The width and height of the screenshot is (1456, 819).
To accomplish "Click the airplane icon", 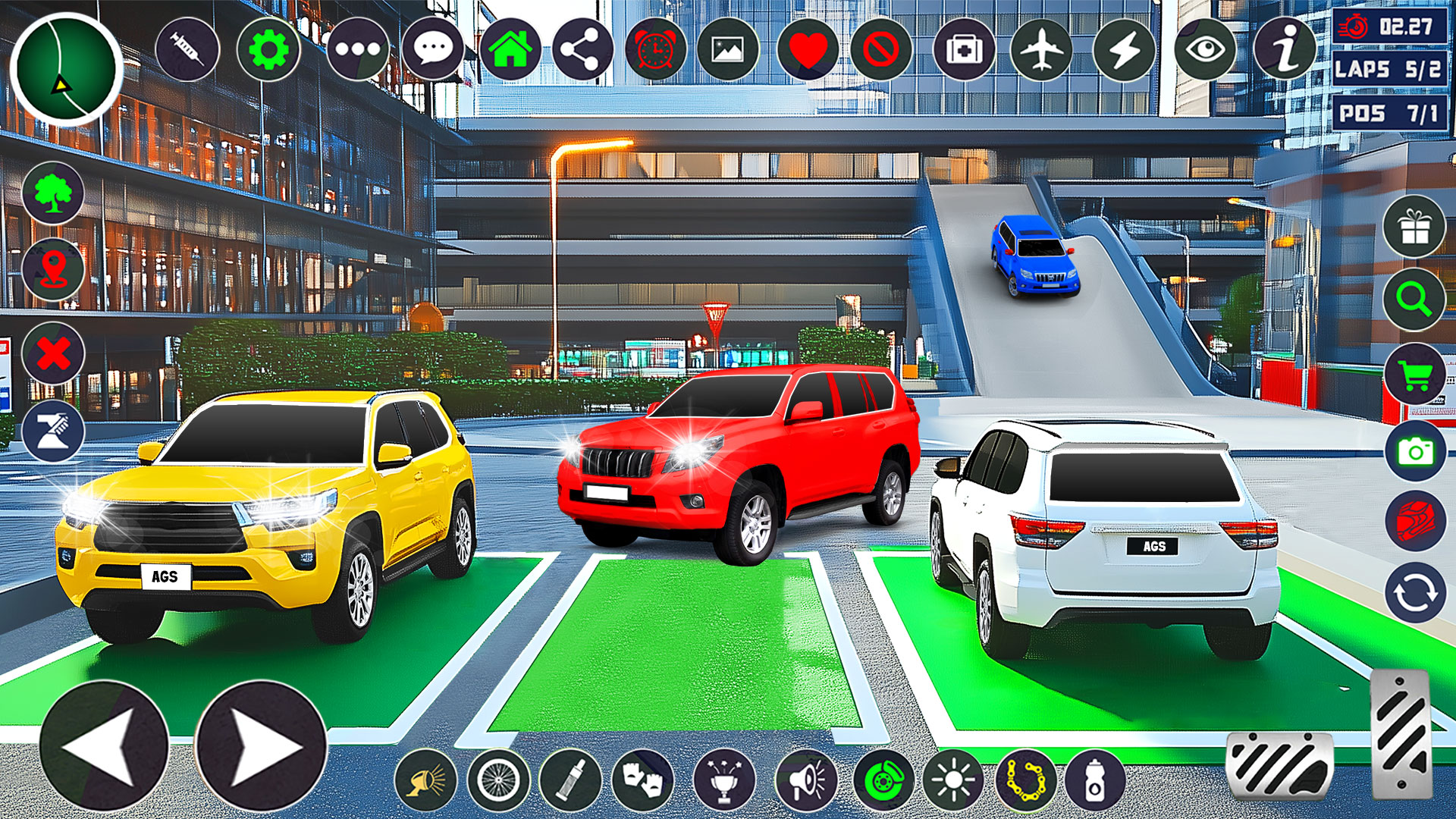I will 1042,50.
